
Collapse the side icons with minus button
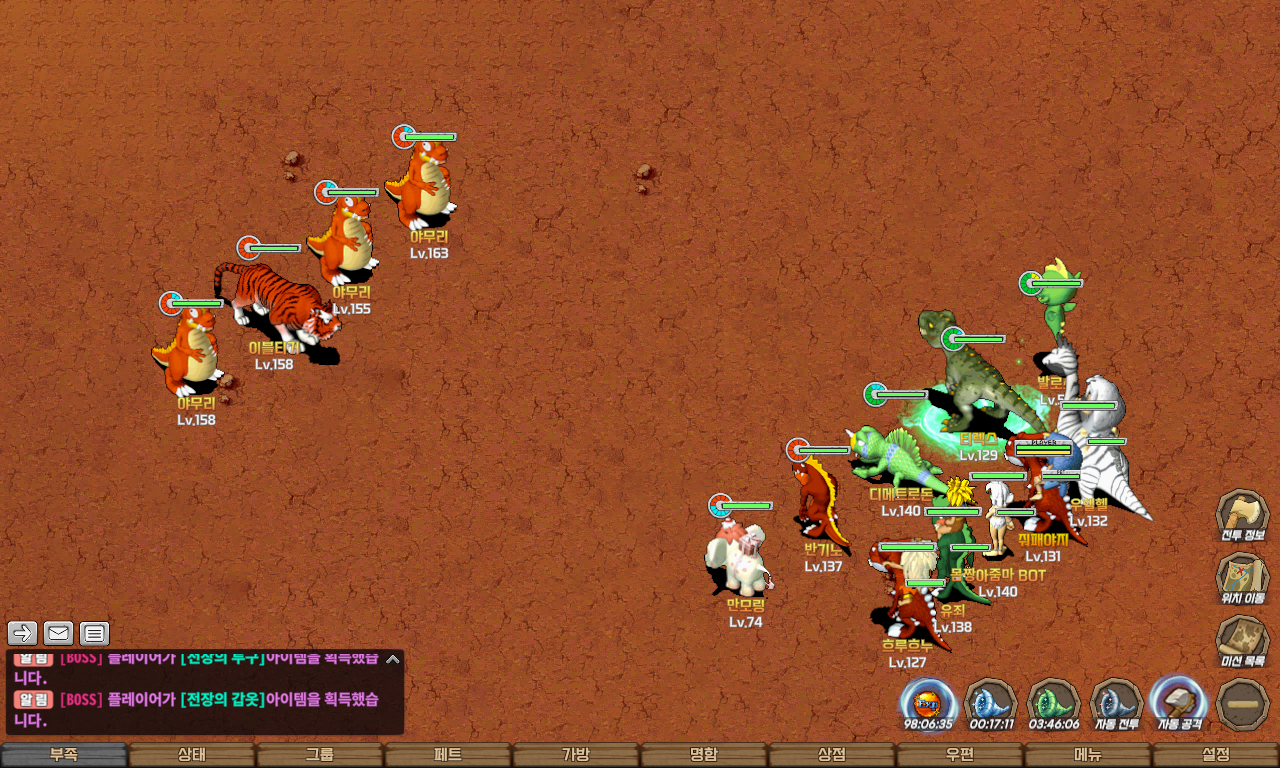(x=1242, y=704)
